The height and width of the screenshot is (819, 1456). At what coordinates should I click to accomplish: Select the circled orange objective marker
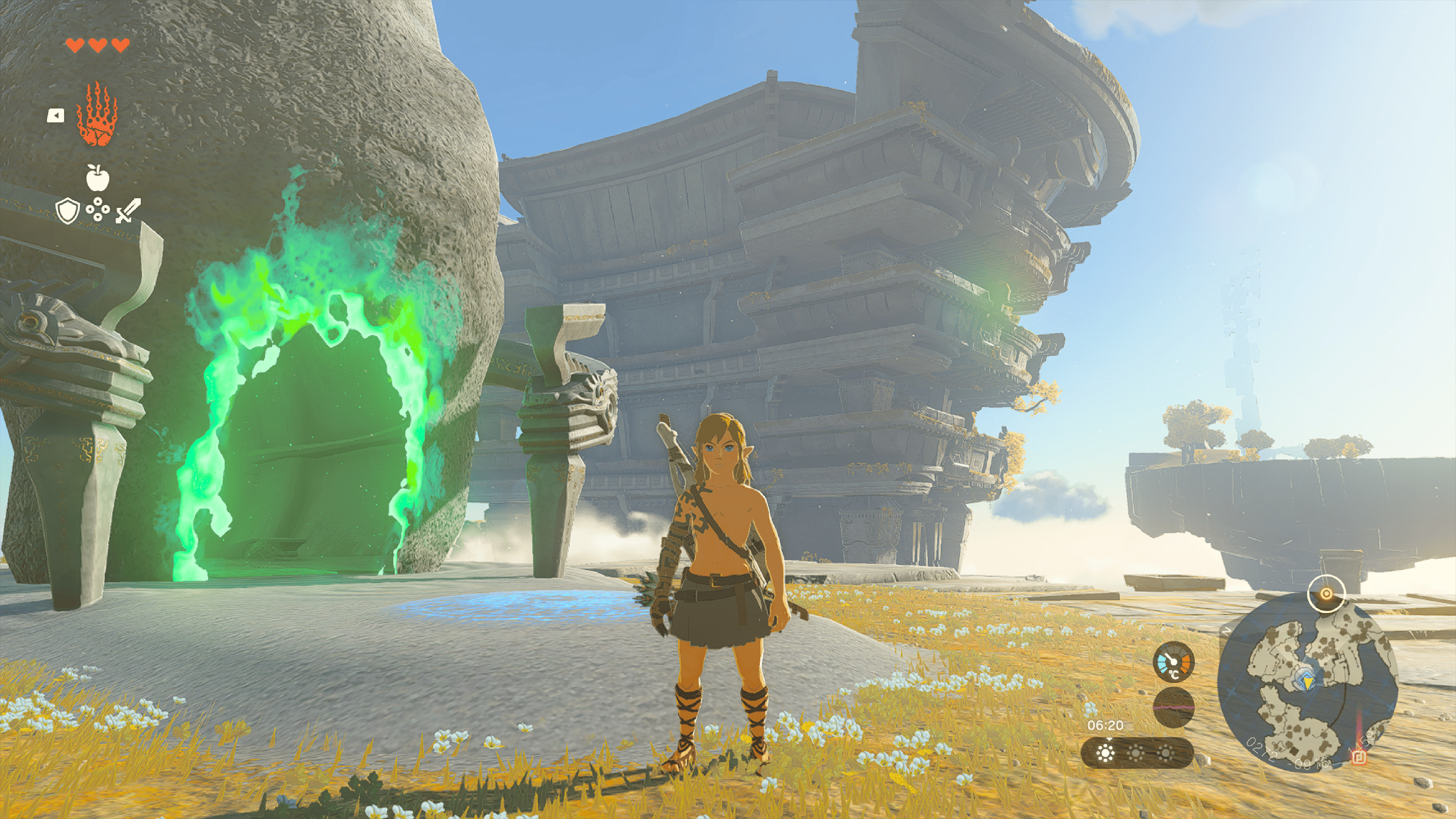pyautogui.click(x=1326, y=593)
